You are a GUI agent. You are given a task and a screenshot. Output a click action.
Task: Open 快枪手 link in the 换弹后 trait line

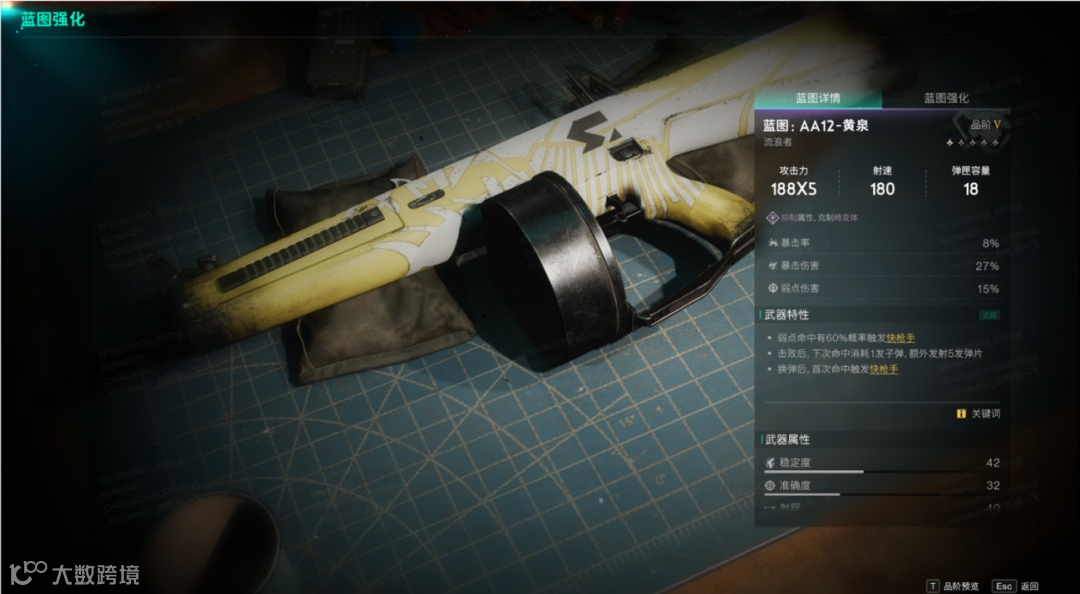883,369
